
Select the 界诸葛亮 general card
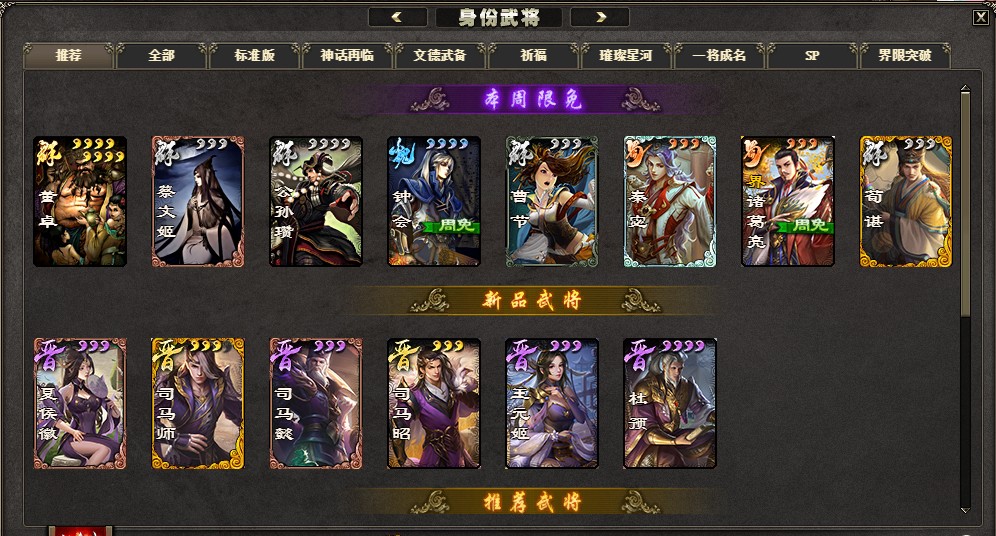click(x=788, y=202)
